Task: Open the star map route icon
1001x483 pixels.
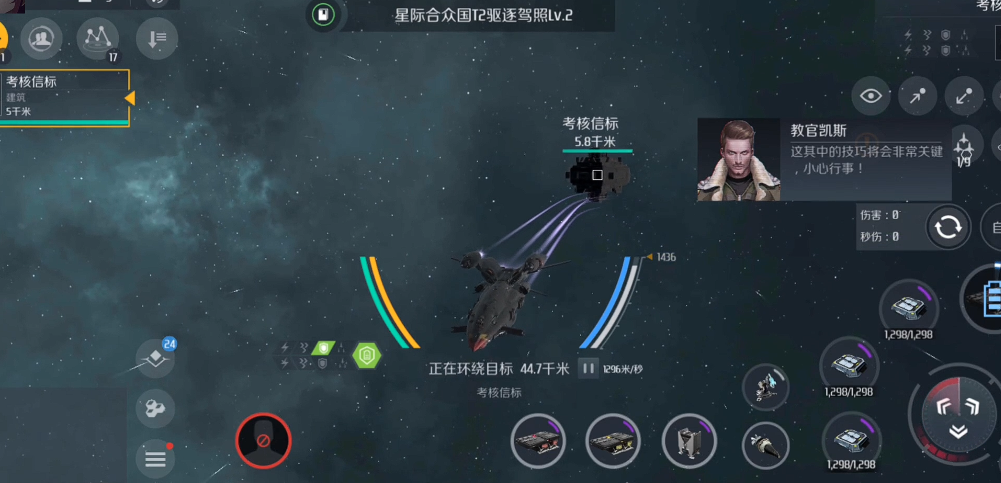Action: click(97, 39)
